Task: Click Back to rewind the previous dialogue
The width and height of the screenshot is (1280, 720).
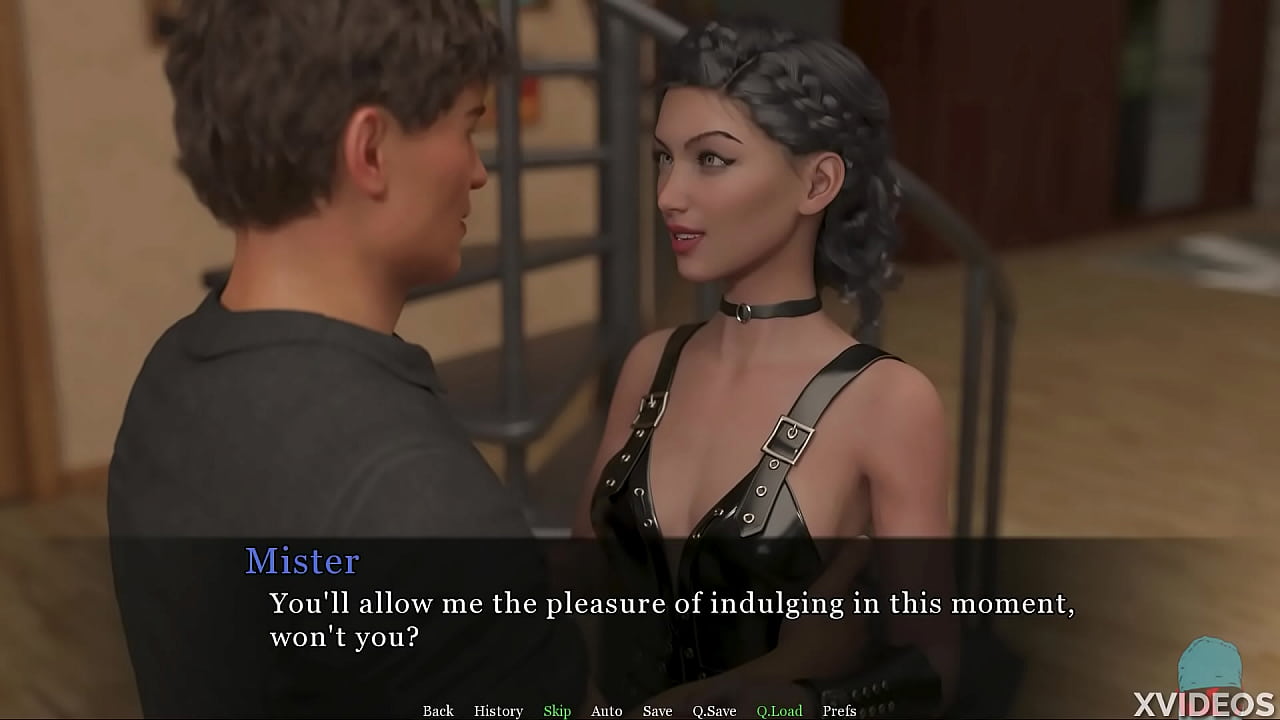Action: click(x=438, y=710)
